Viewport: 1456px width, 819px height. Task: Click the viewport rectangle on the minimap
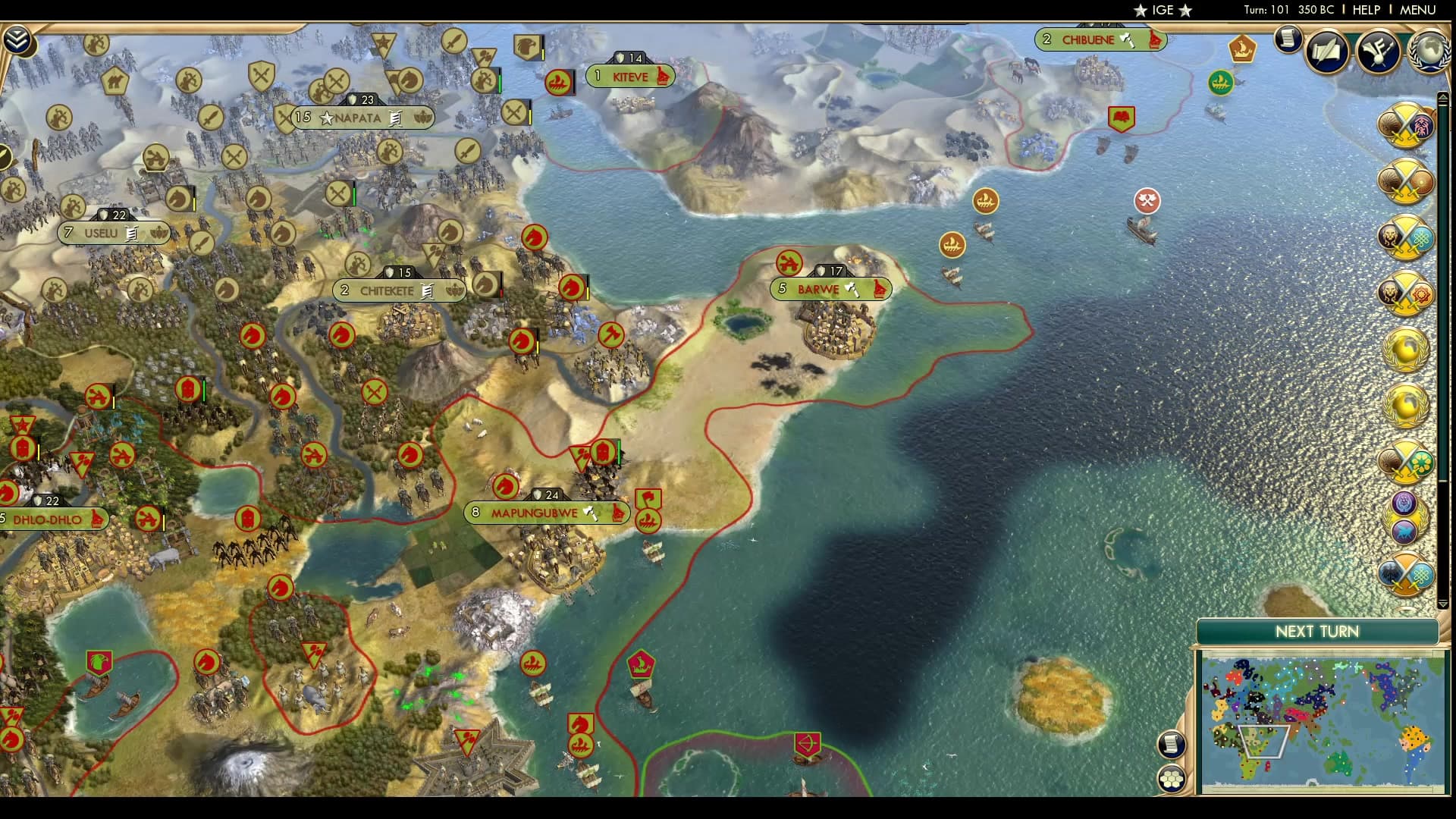pos(1263,742)
